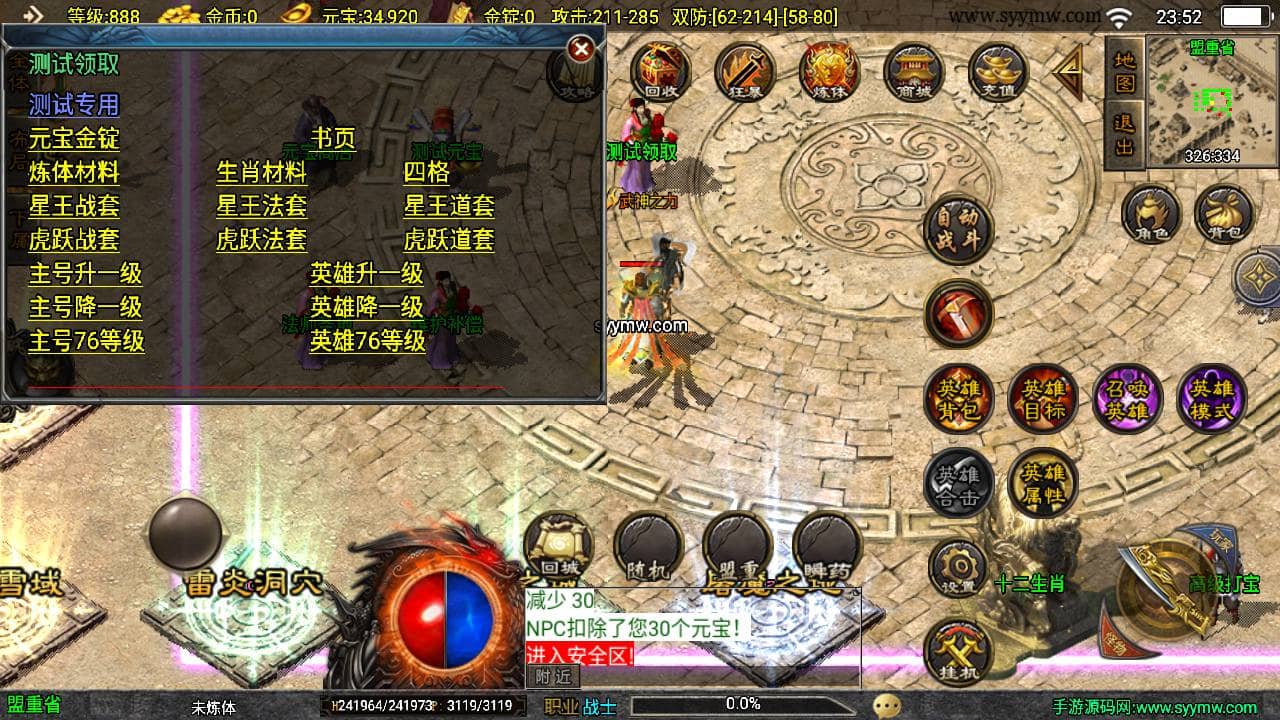This screenshot has width=1280, height=720.
Task: Open the 角色 character sheet
Action: tap(1150, 213)
